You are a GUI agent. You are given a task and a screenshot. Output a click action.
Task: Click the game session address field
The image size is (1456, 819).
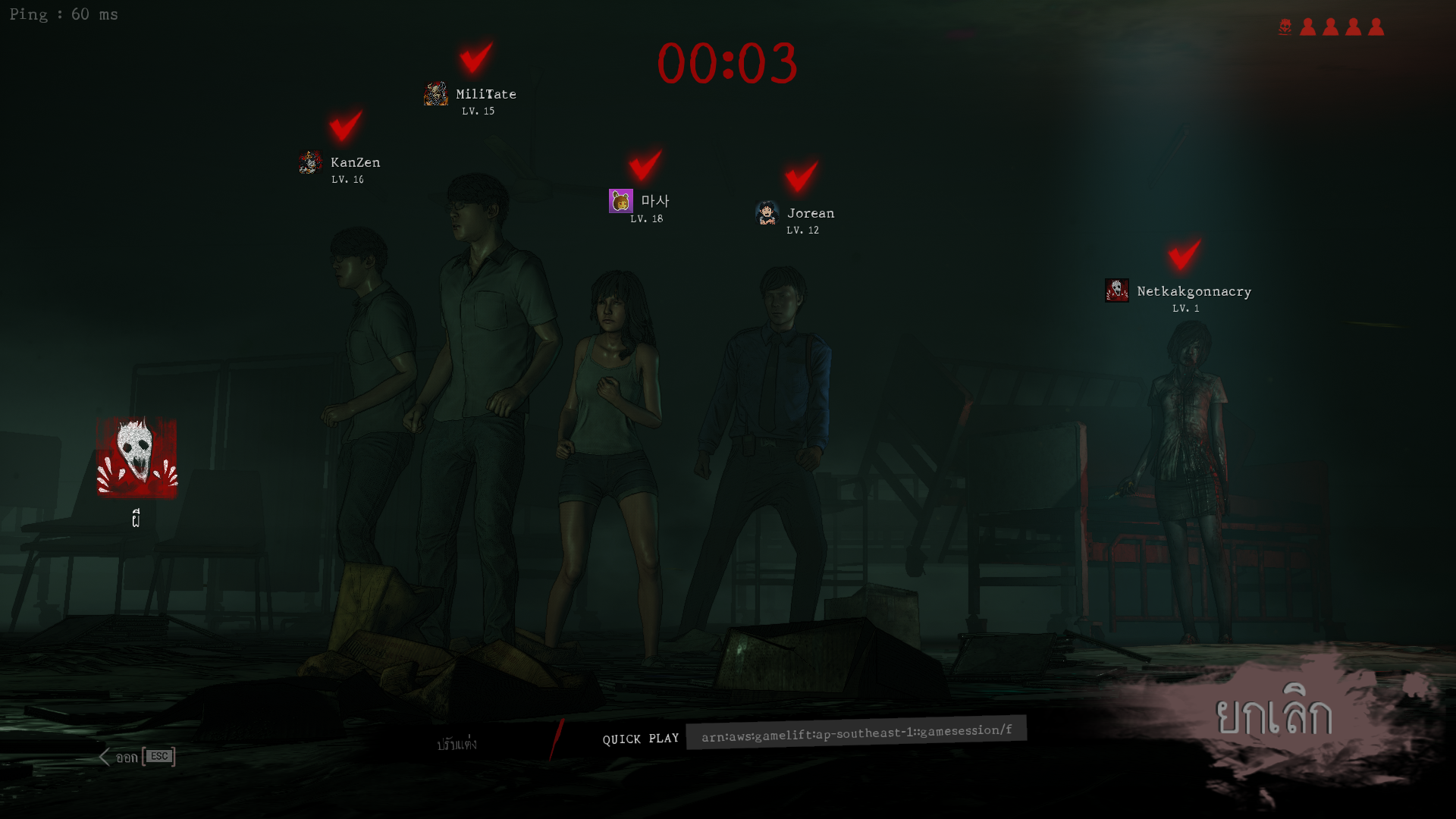856,733
